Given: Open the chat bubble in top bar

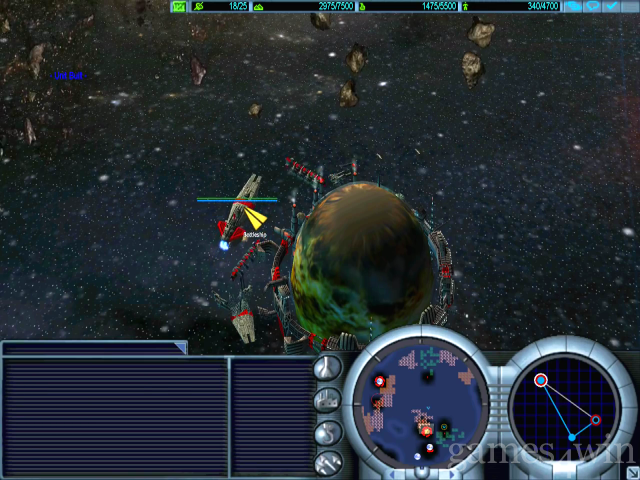Looking at the screenshot, I should point(599,7).
